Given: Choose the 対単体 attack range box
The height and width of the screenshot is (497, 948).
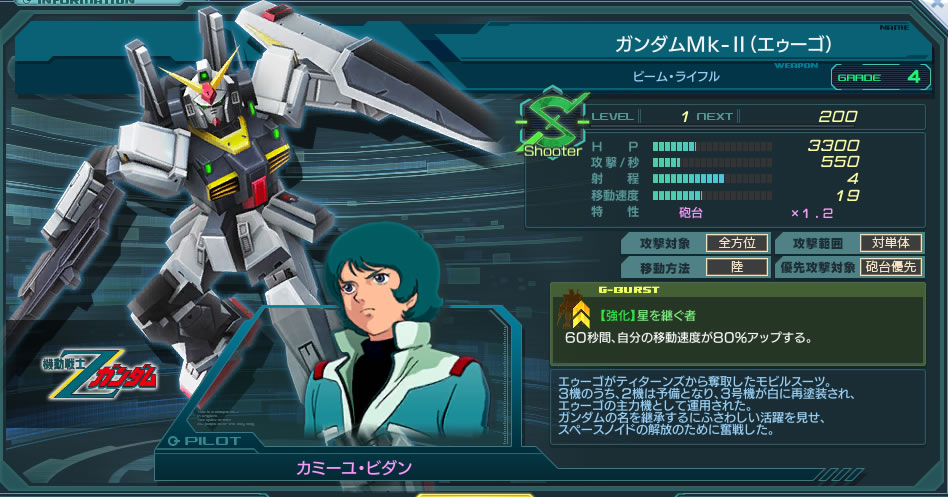Looking at the screenshot, I should (x=890, y=243).
